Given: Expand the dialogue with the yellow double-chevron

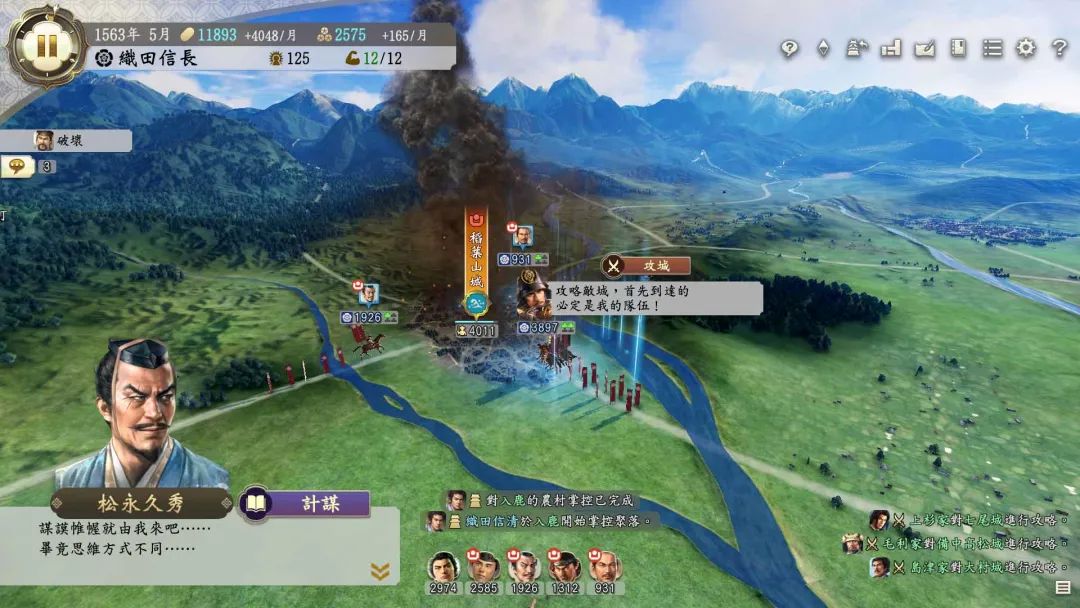Looking at the screenshot, I should pos(380,571).
